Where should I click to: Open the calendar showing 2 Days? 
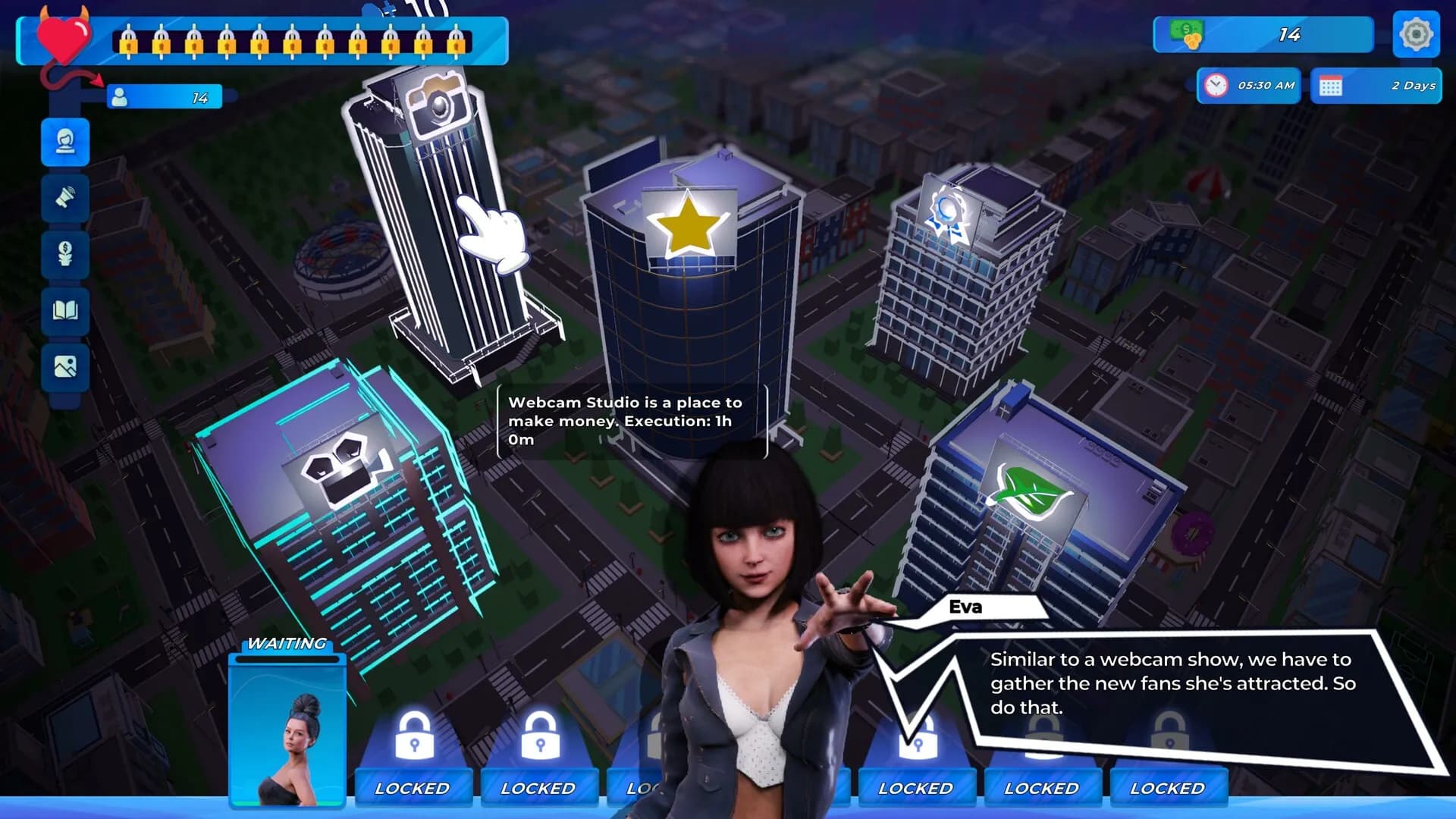1375,85
